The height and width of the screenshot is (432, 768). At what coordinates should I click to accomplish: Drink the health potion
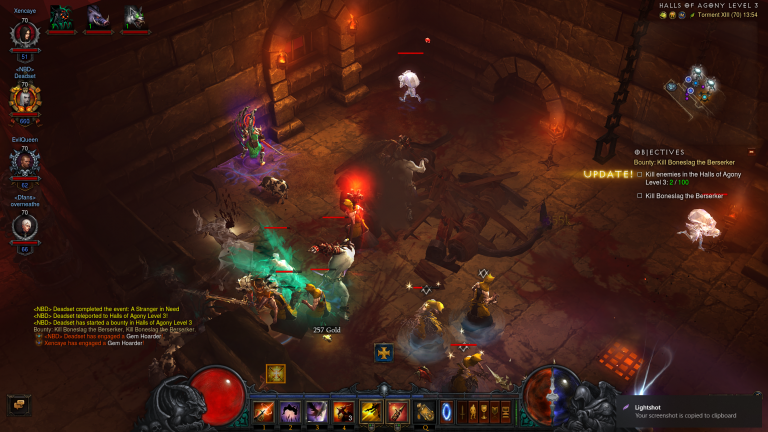click(x=425, y=411)
